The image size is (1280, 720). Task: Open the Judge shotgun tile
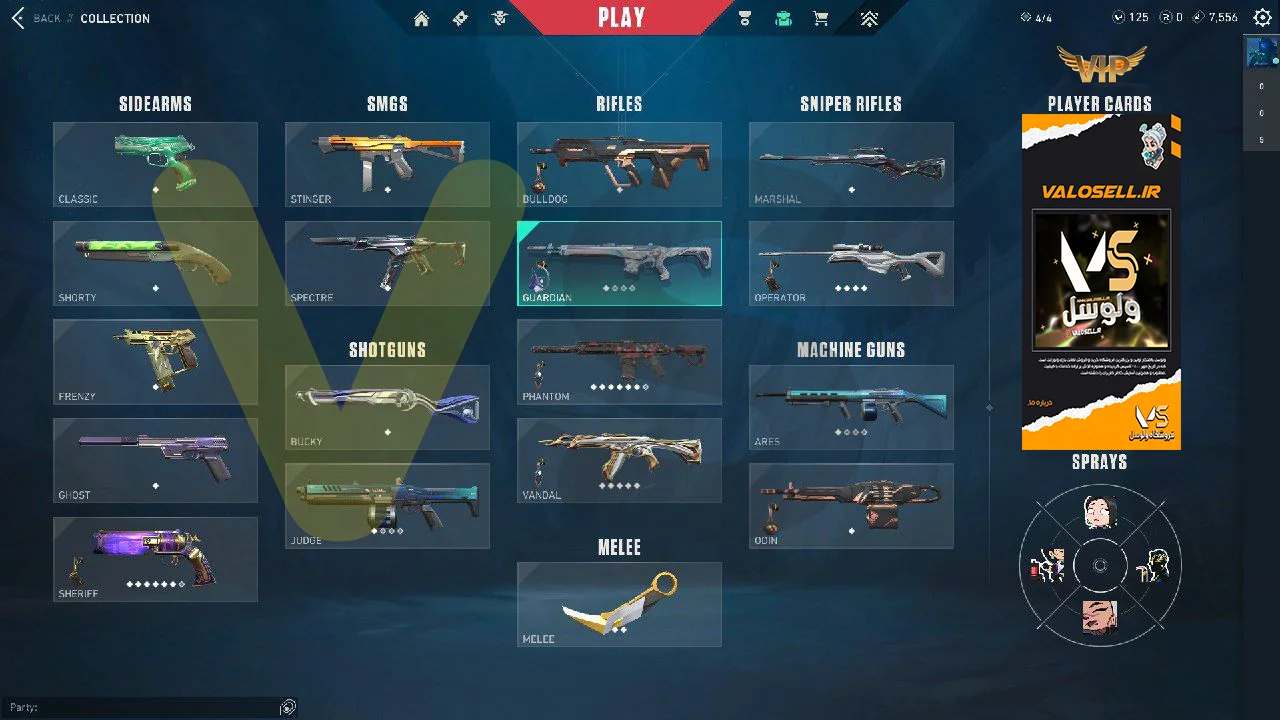point(387,505)
